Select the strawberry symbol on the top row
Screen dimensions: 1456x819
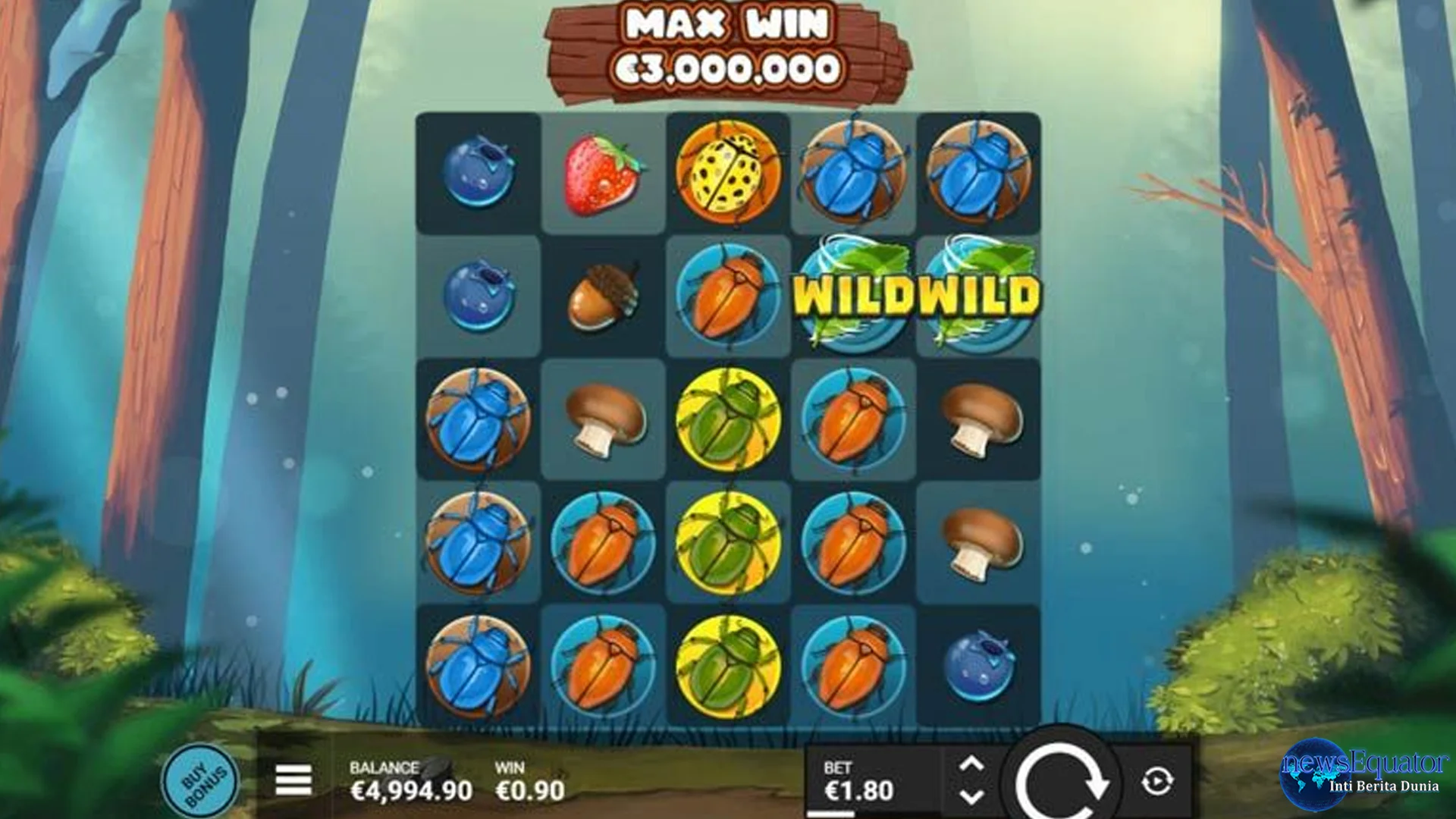pos(603,171)
